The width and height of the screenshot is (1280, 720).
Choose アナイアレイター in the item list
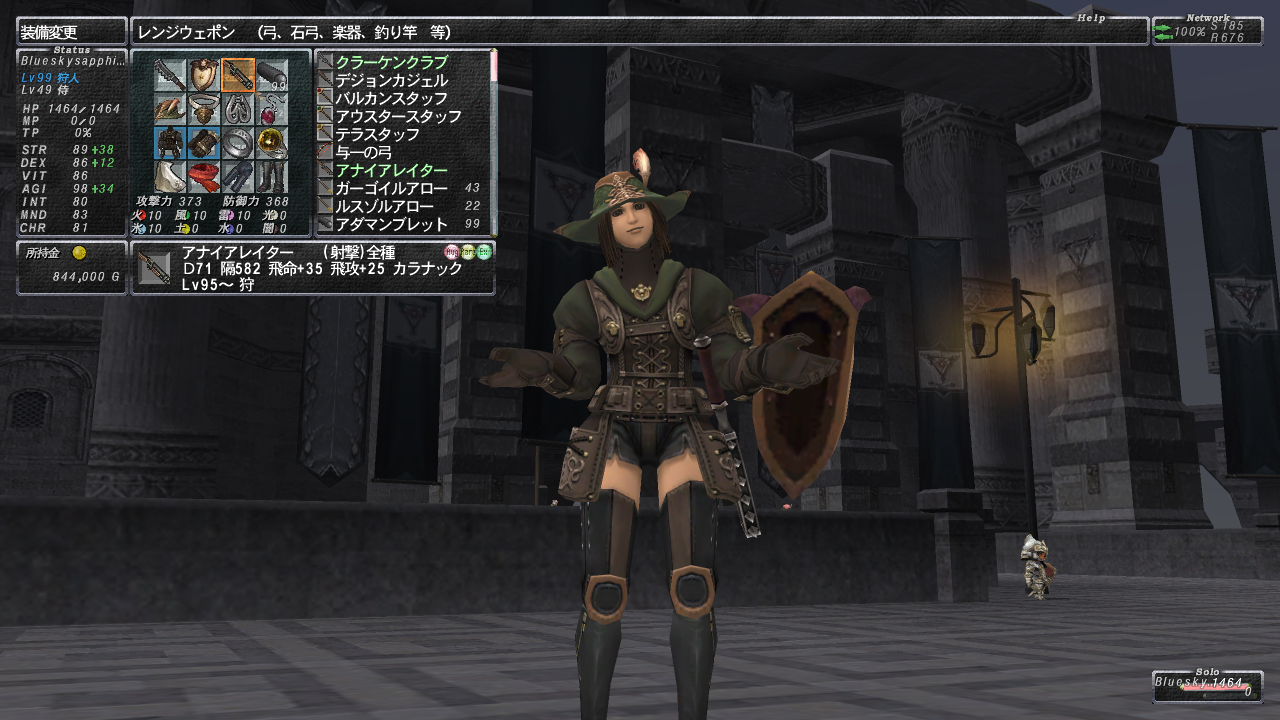pos(391,170)
